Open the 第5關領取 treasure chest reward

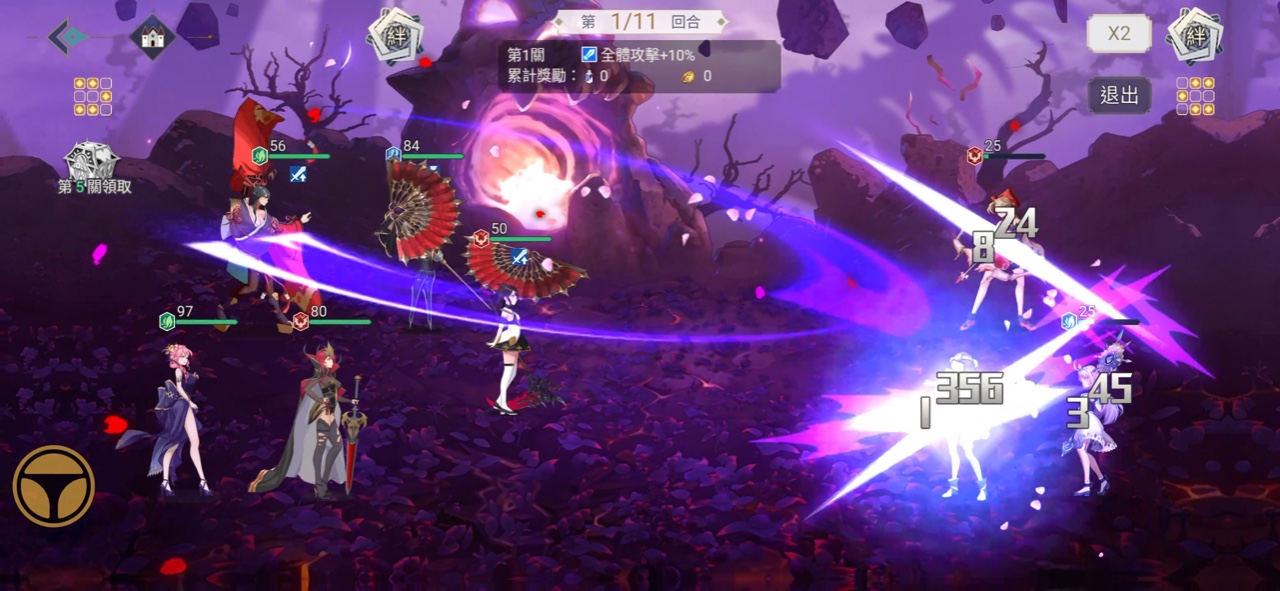(x=92, y=163)
